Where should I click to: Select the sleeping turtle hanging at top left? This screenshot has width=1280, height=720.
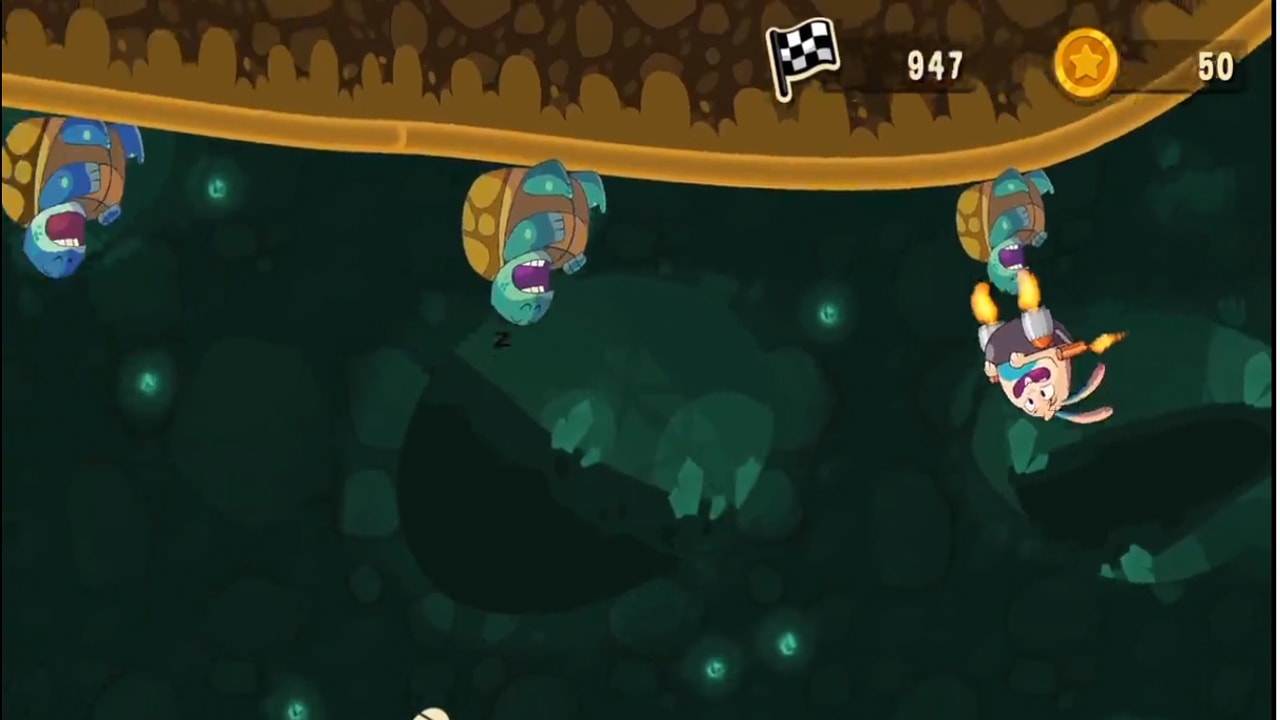pos(60,200)
